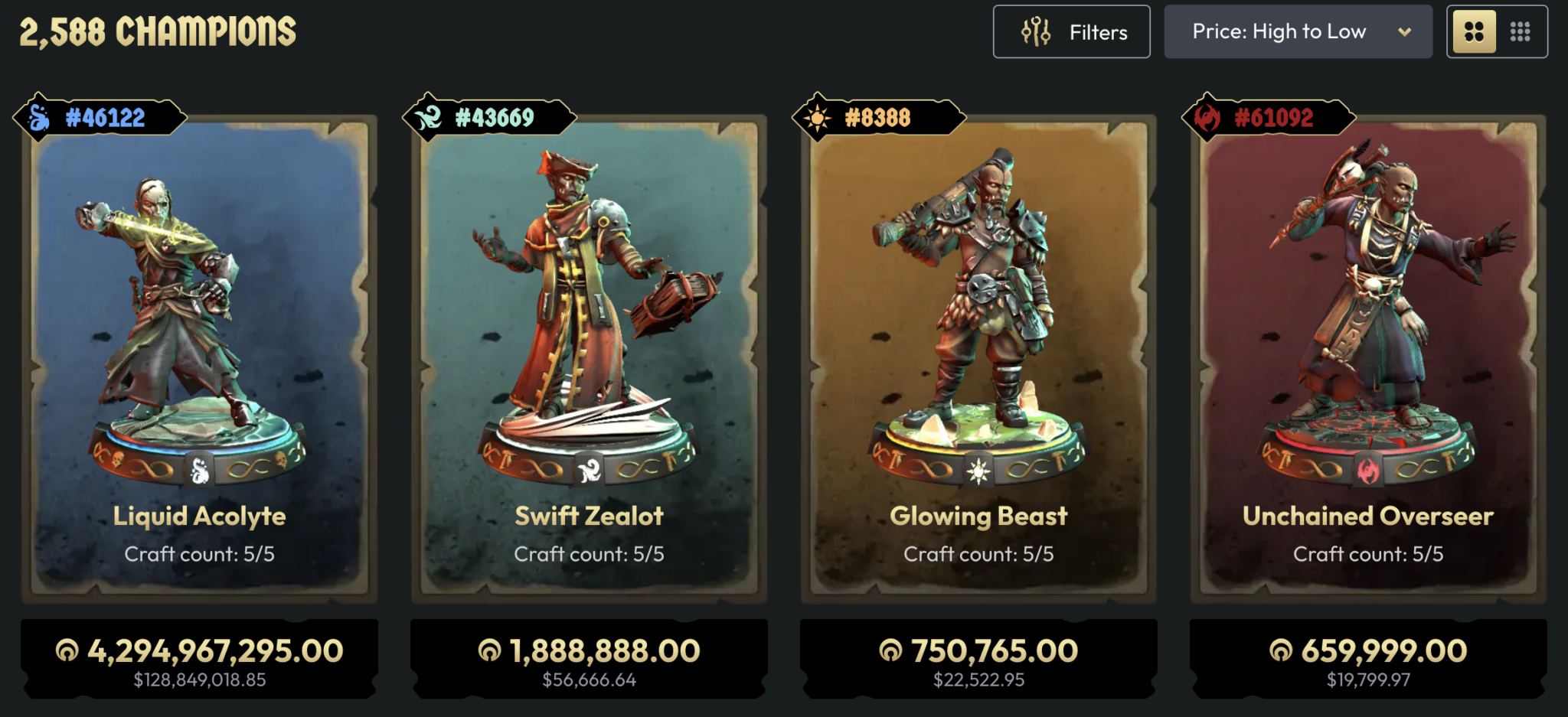Buy Unchained Overseer for 659,999.00
The image size is (1568, 717).
click(1368, 659)
